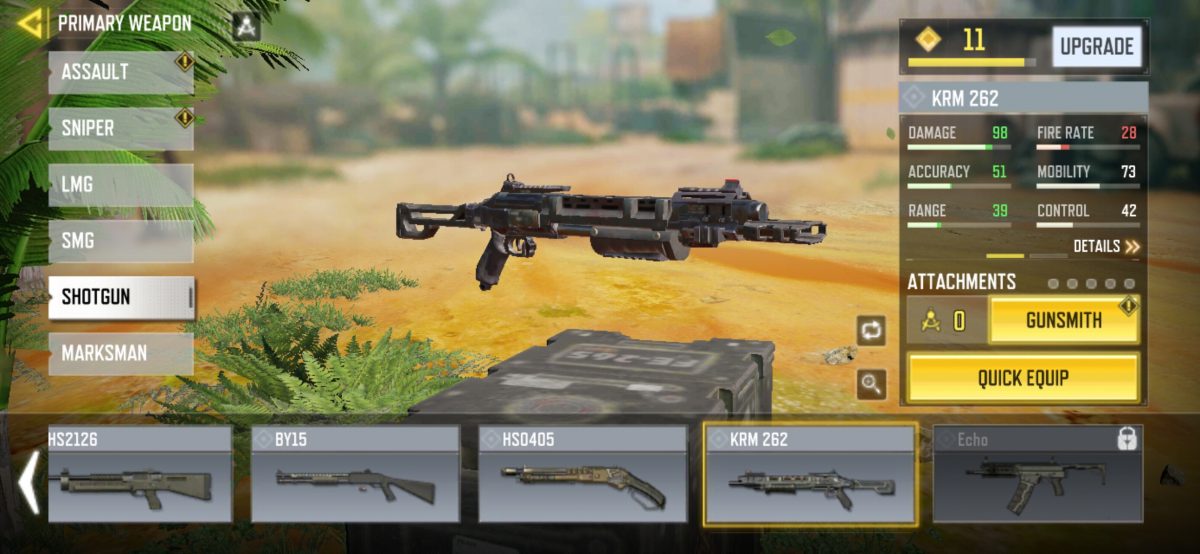
Task: Show weapon stat Details
Action: point(1106,246)
